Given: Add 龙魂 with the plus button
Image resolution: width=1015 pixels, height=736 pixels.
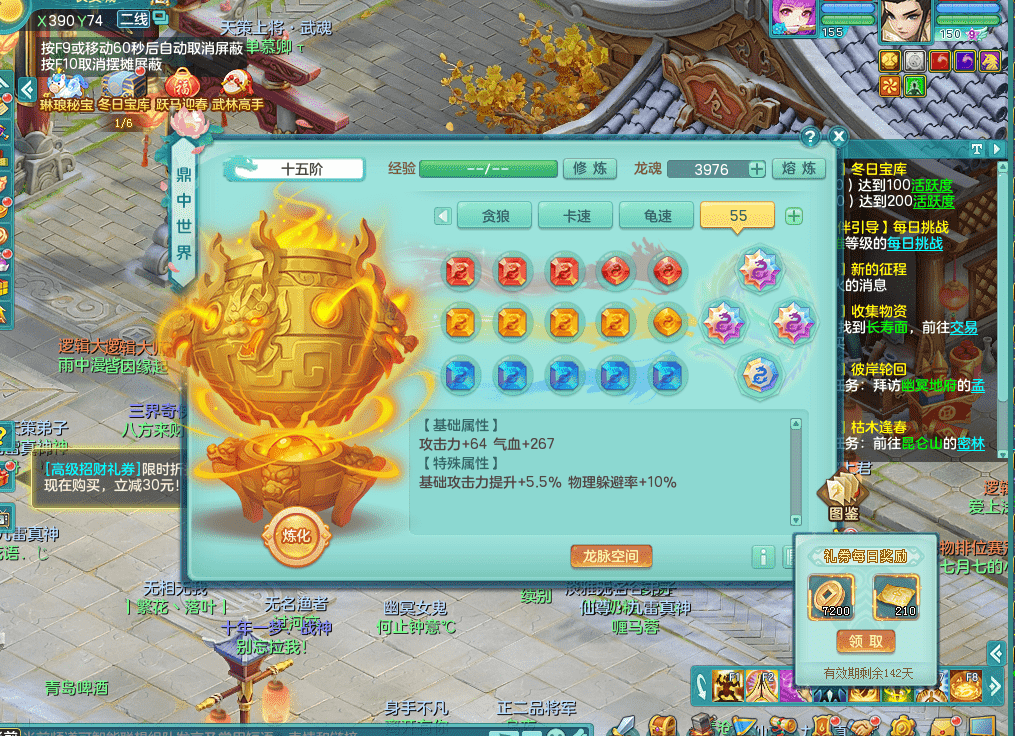Looking at the screenshot, I should pos(757,169).
